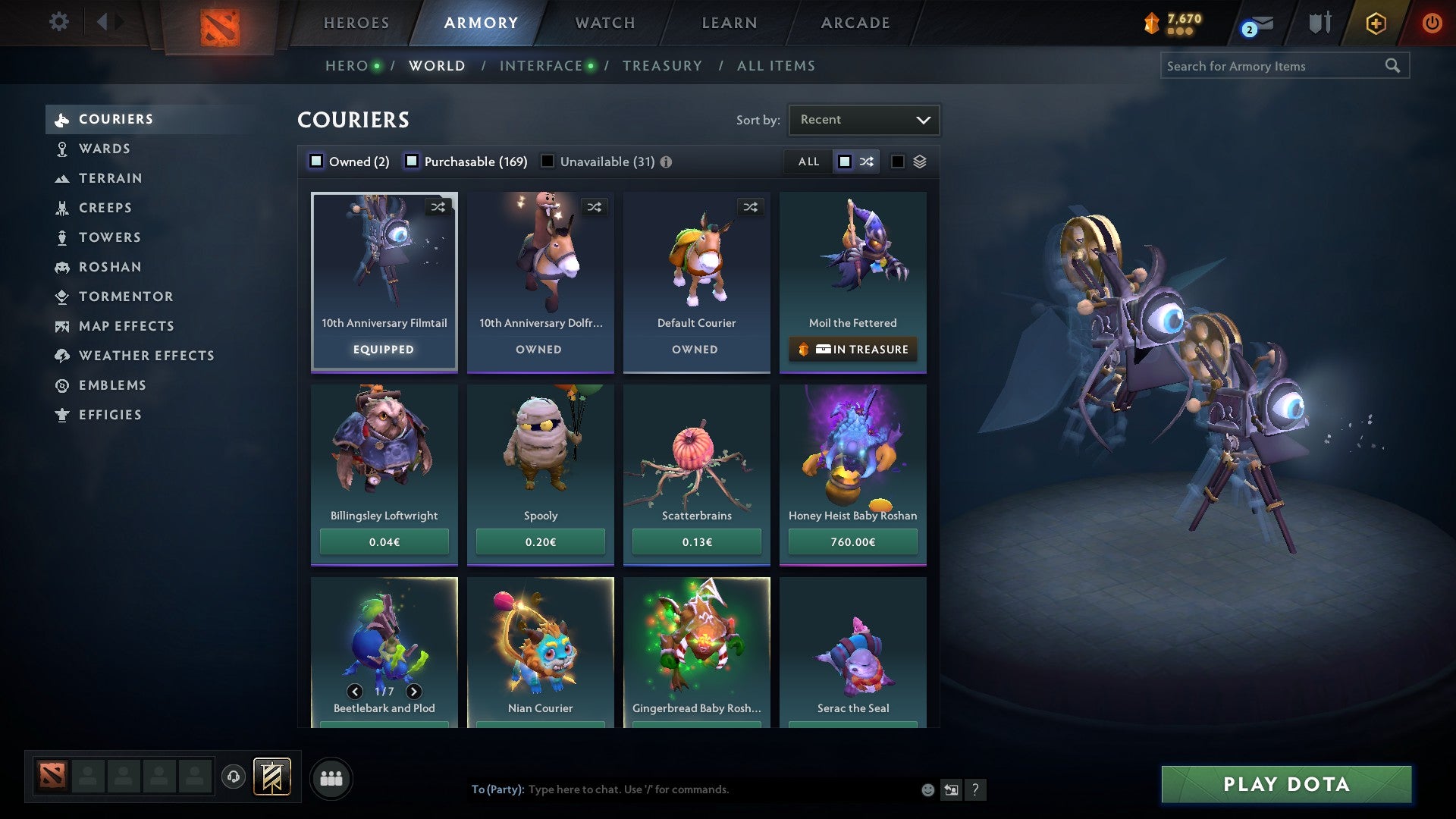Click the shuffle icon on 10th Anniversary Dolfrat courier
This screenshot has height=819, width=1456.
tap(595, 206)
